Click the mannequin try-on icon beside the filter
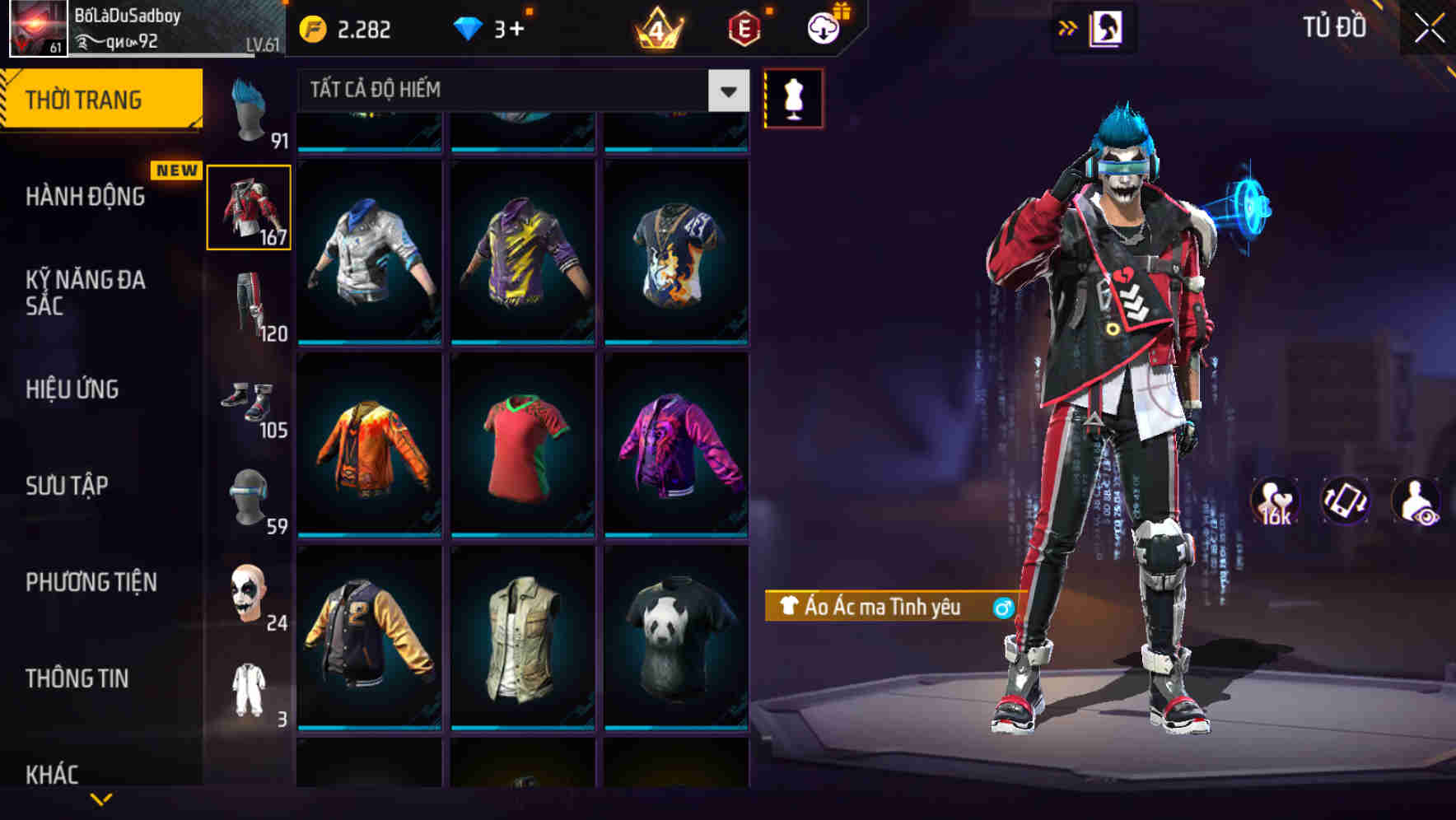Image resolution: width=1456 pixels, height=820 pixels. 793,98
